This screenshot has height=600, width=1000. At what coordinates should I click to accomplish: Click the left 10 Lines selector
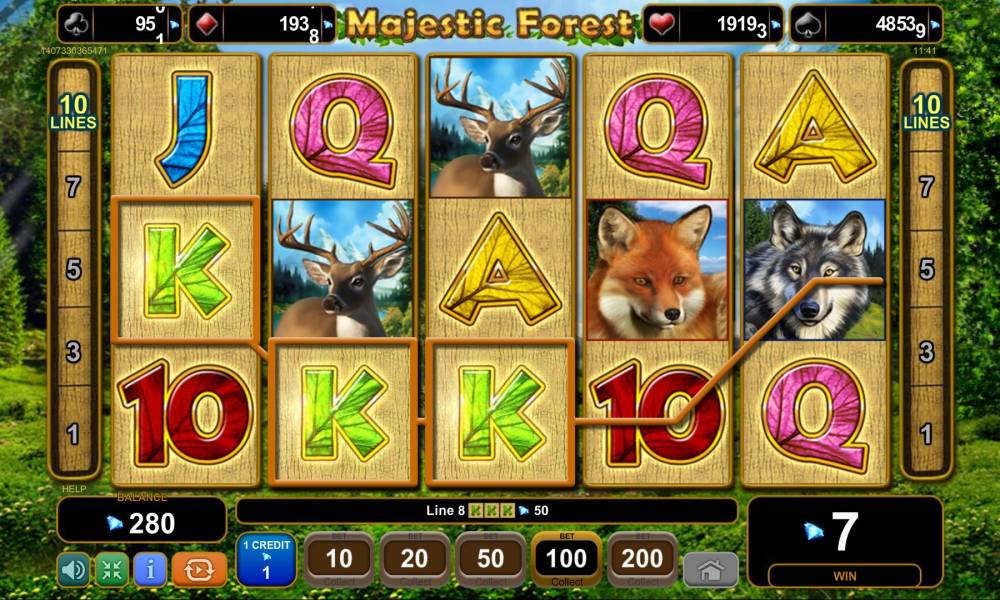point(77,112)
